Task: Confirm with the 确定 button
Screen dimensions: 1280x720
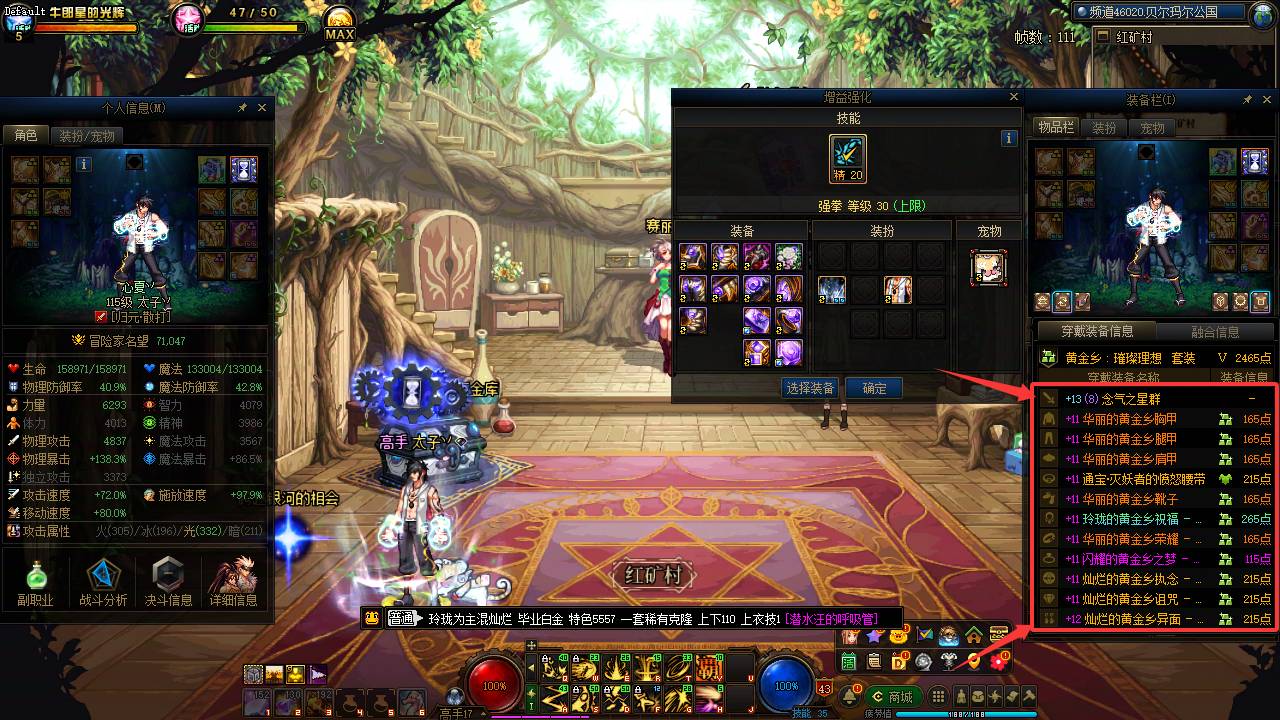Action: 874,388
